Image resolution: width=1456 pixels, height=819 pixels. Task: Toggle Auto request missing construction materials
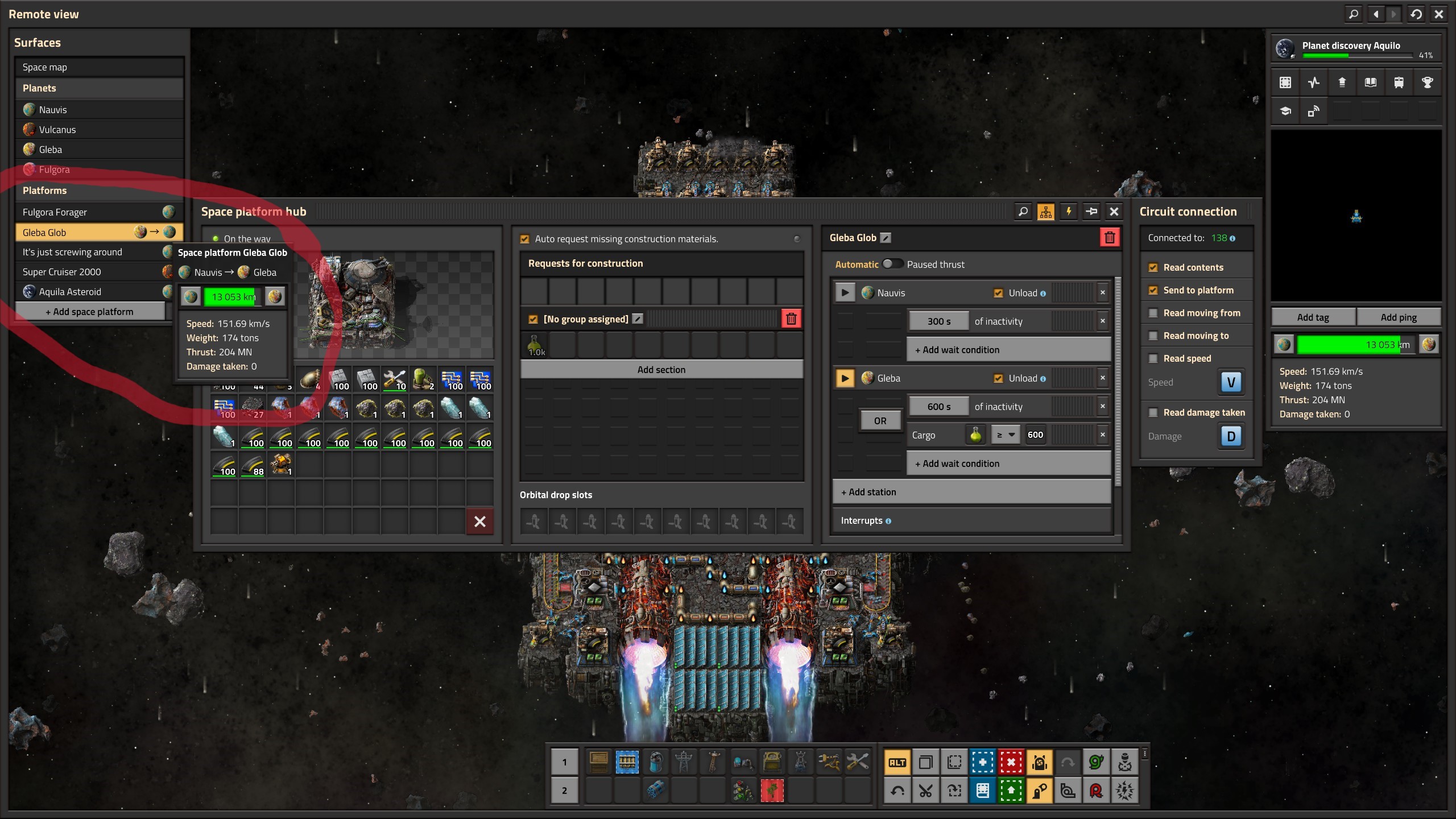click(x=525, y=239)
